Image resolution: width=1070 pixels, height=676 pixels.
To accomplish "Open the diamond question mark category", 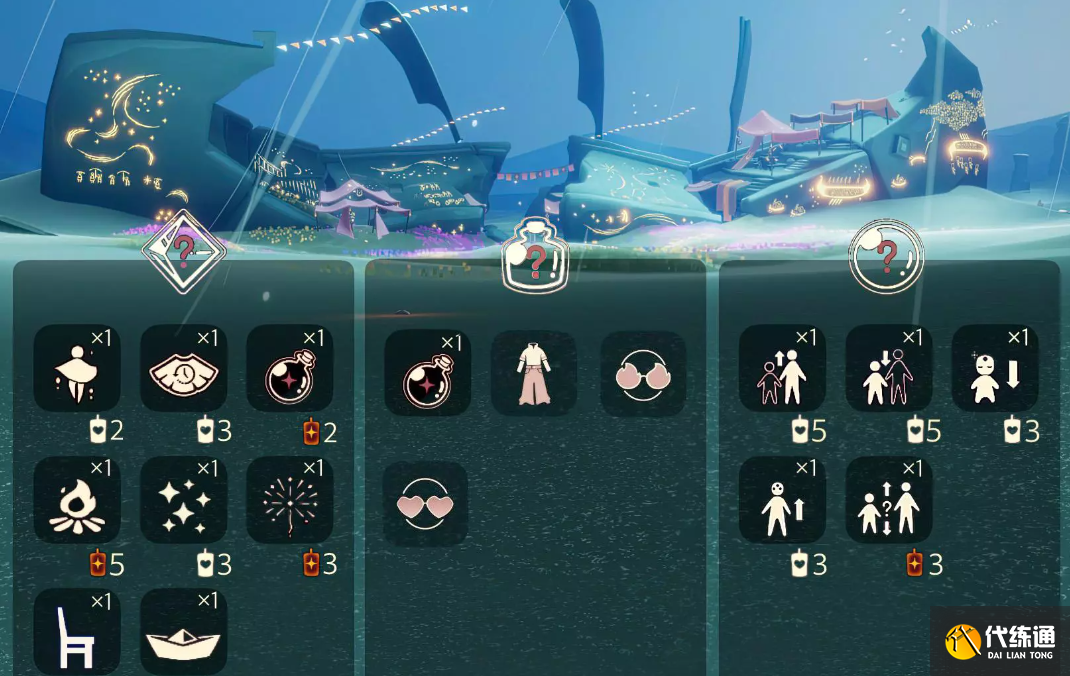I will click(x=183, y=252).
